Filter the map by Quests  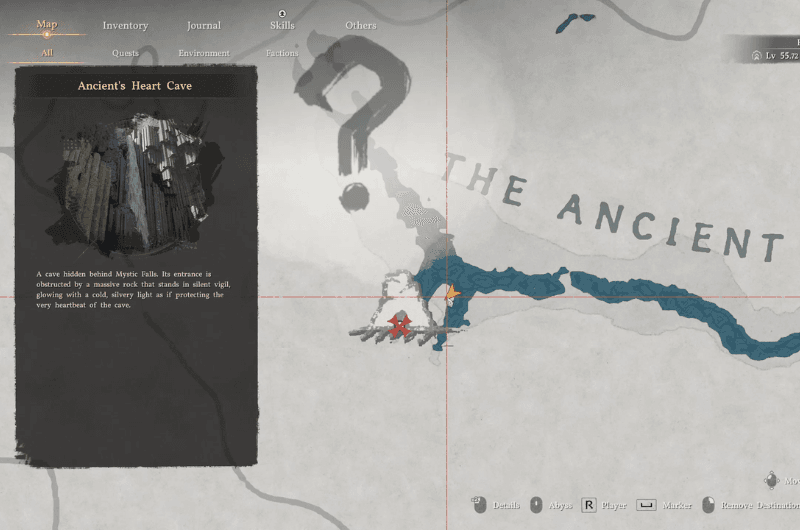click(125, 53)
